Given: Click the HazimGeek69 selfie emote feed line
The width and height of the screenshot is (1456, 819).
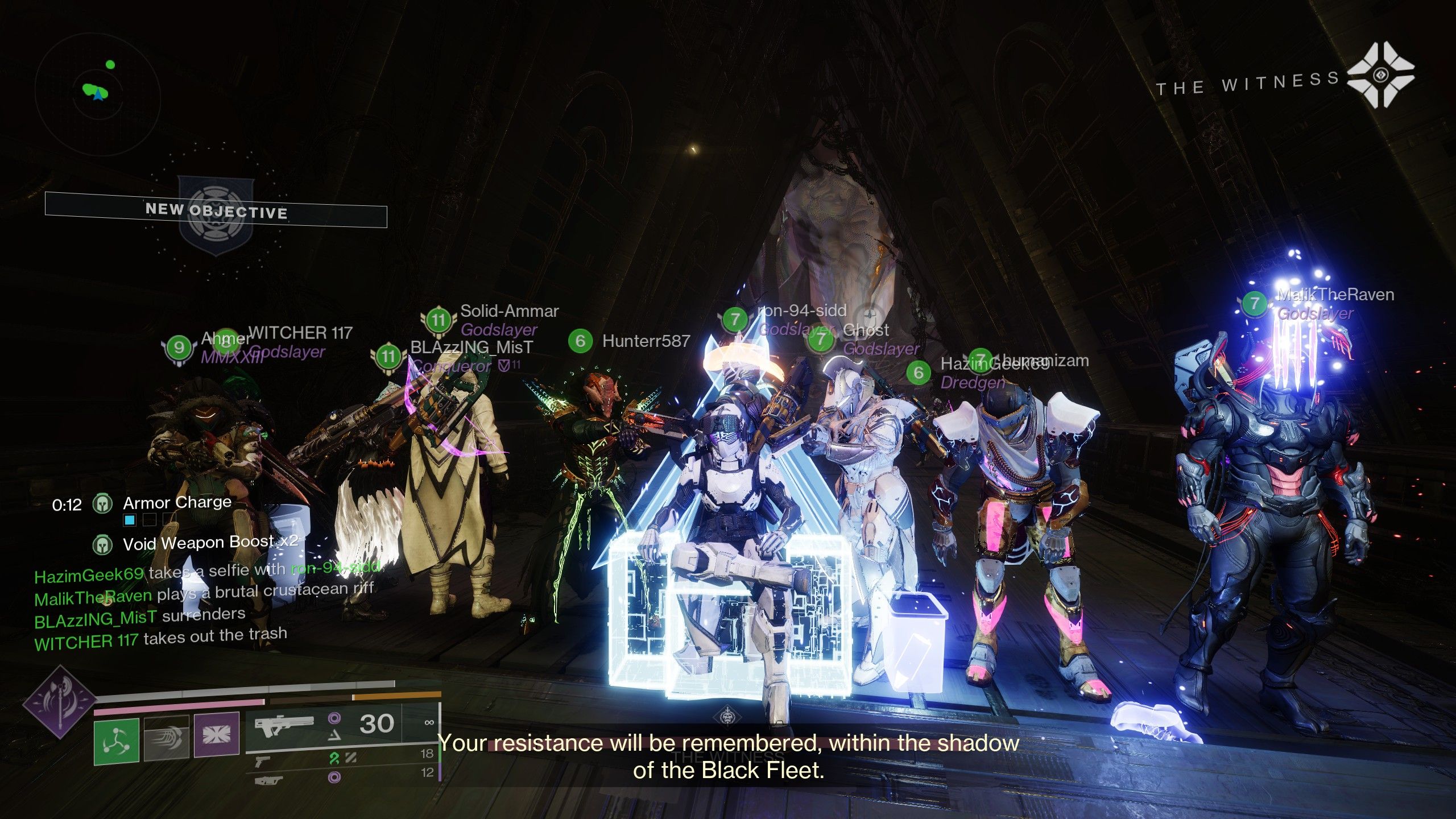Looking at the screenshot, I should [x=206, y=572].
